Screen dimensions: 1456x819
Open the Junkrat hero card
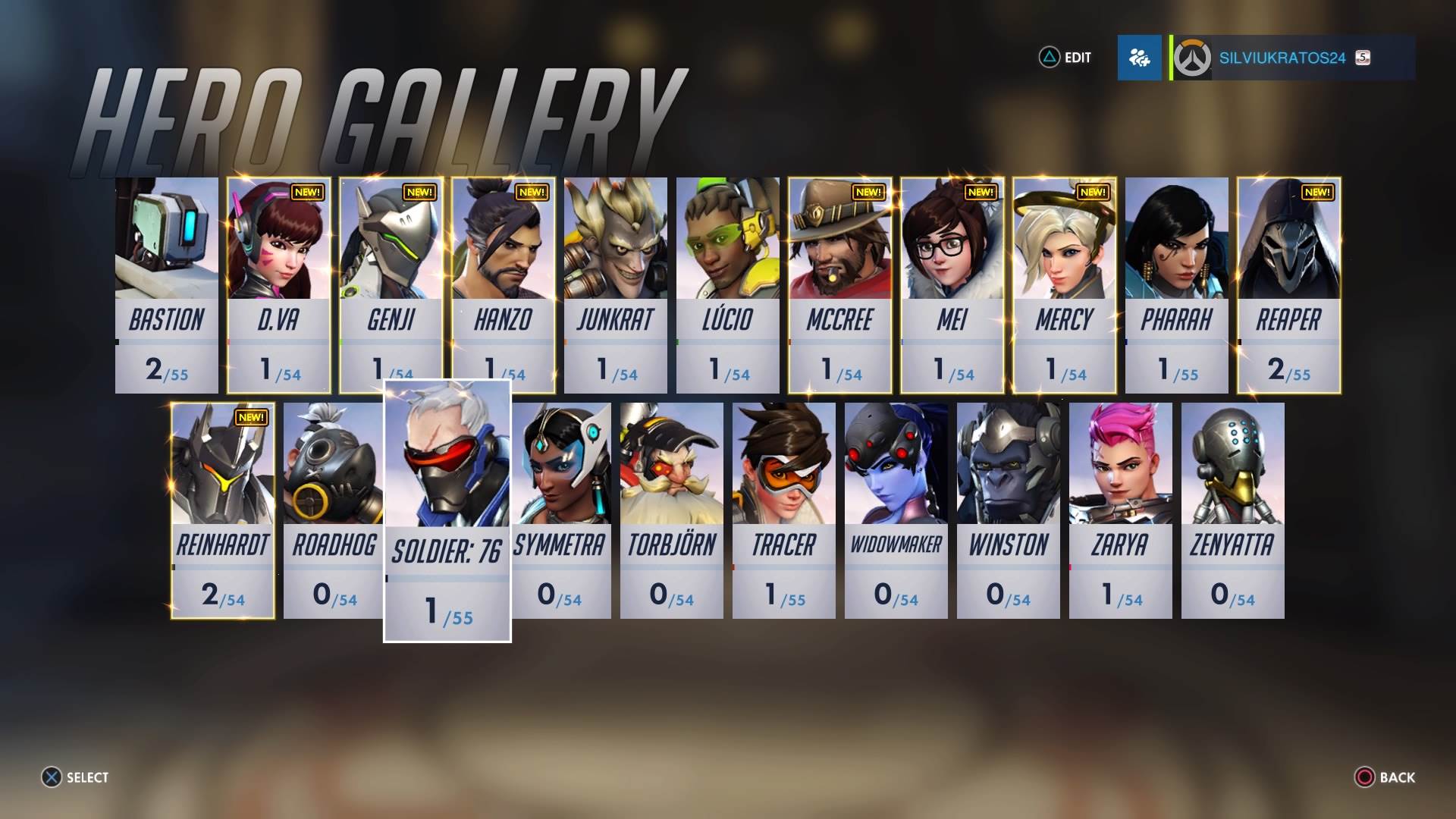616,285
